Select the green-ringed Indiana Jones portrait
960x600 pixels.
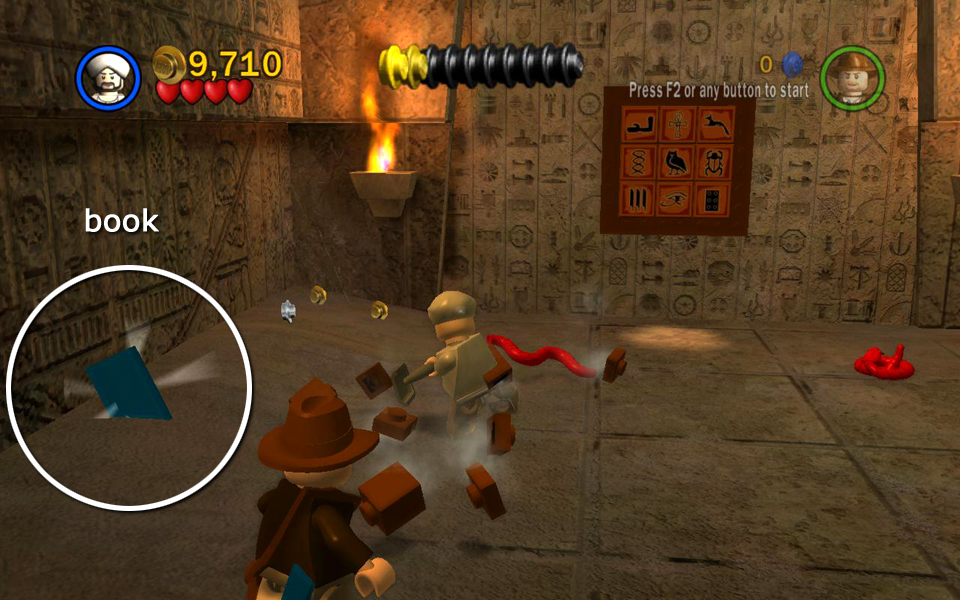tap(852, 78)
